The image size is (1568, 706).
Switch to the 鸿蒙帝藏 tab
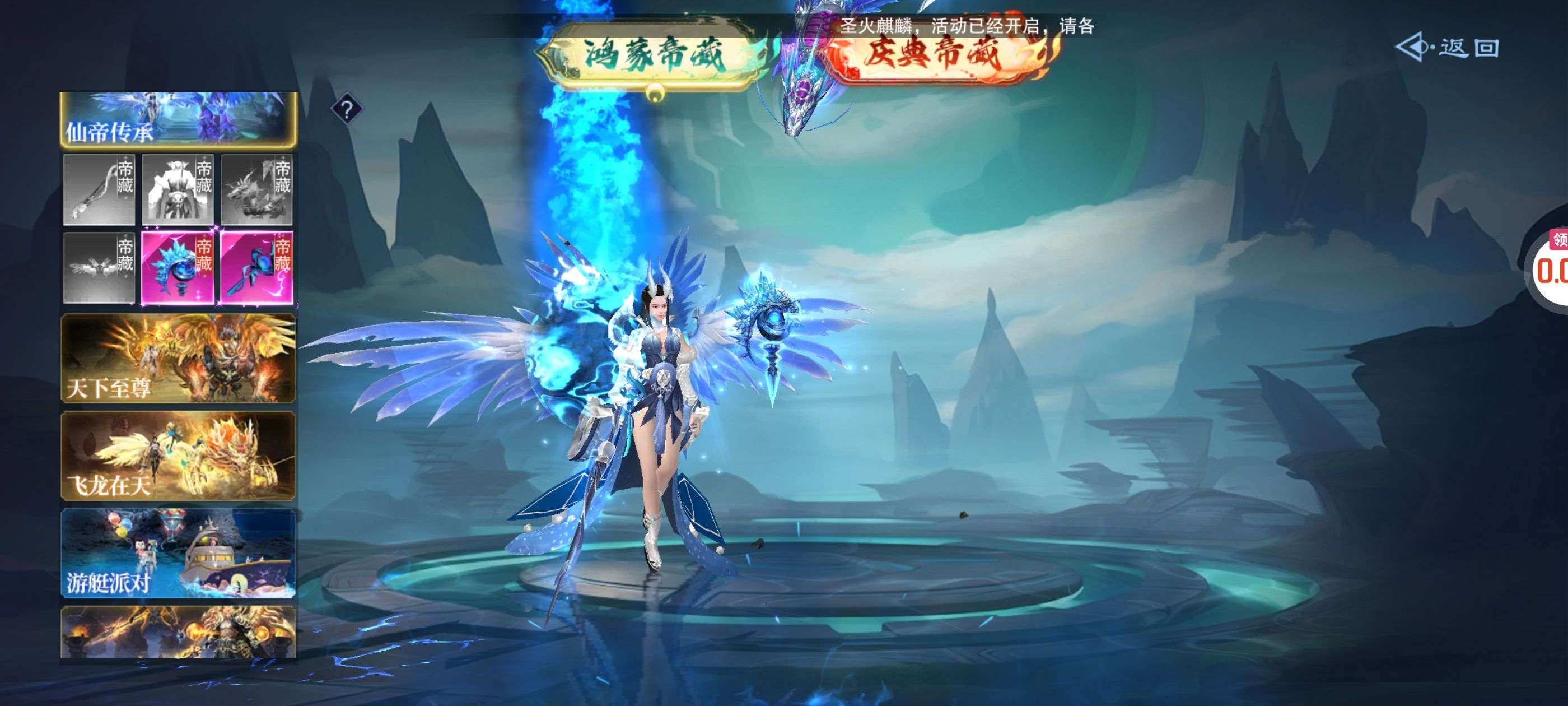click(654, 55)
